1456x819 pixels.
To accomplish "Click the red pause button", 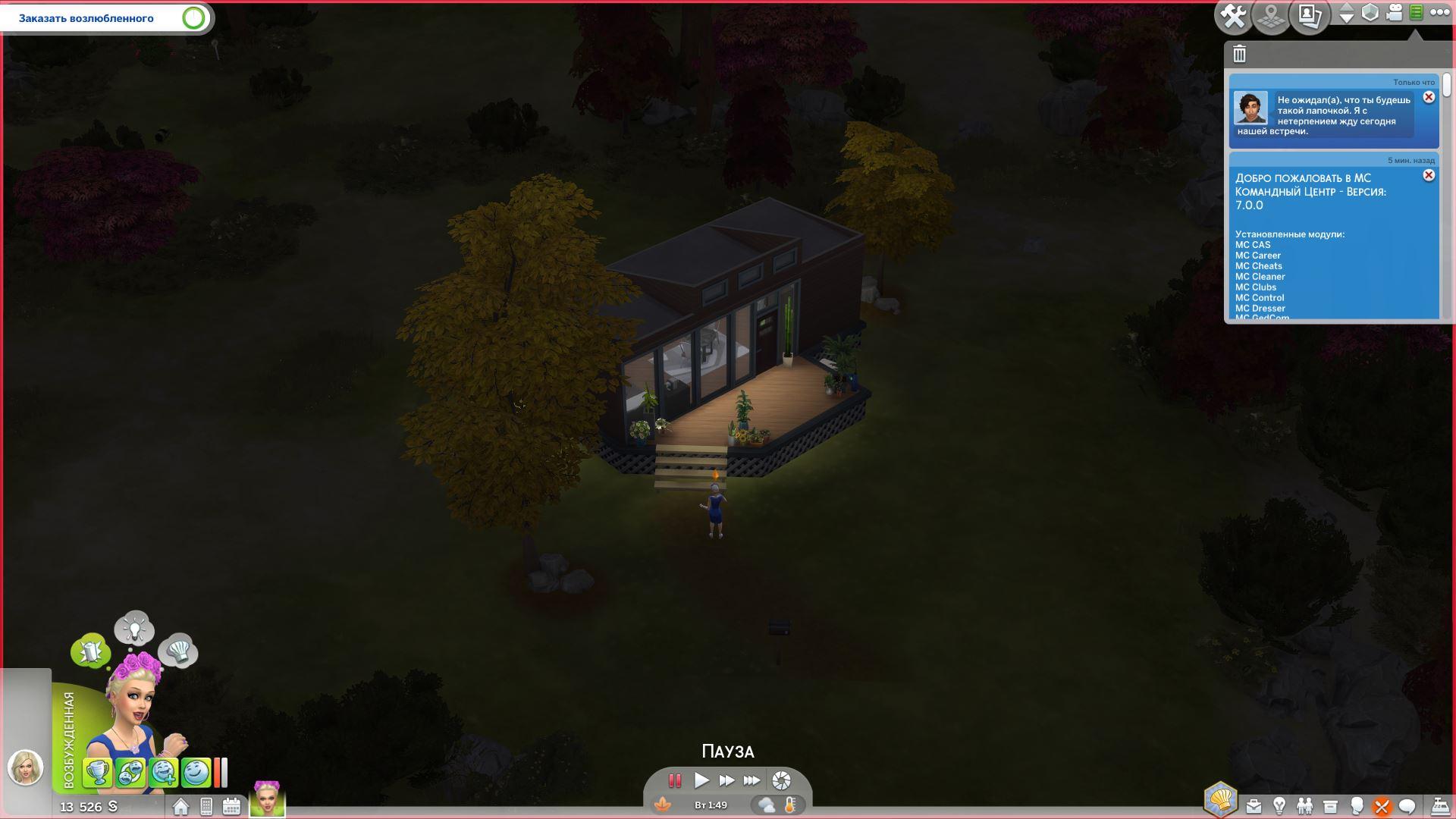I will (674, 780).
